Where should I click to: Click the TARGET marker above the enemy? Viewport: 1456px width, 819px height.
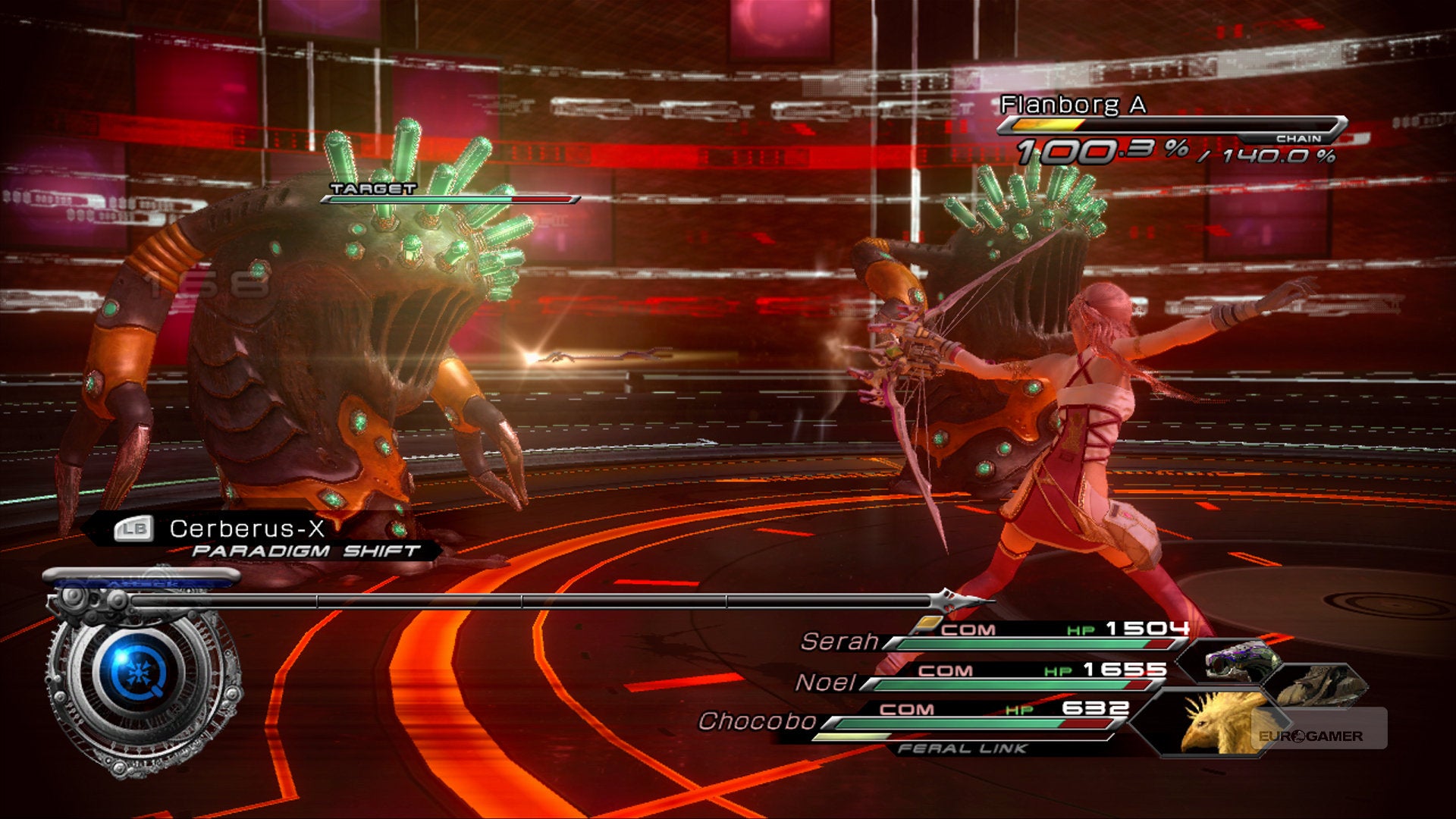pos(373,189)
